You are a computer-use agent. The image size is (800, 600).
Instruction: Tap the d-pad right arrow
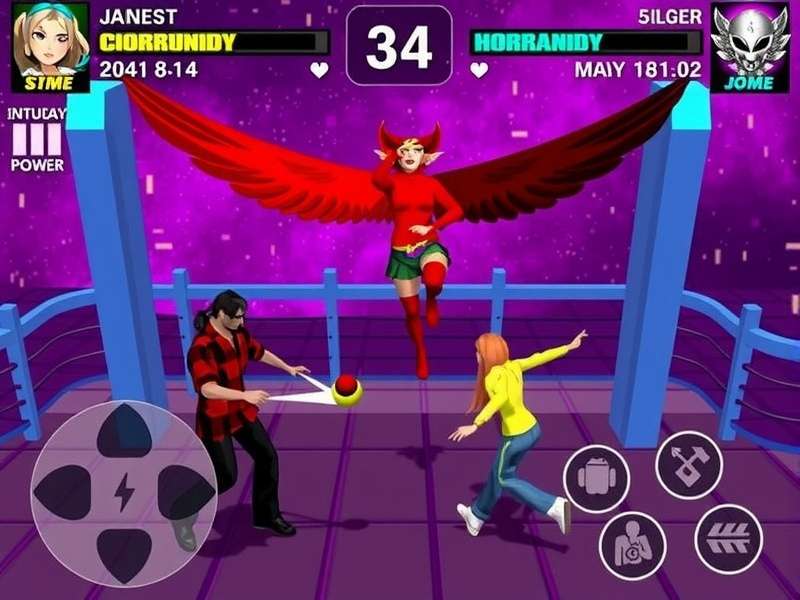coord(187,492)
